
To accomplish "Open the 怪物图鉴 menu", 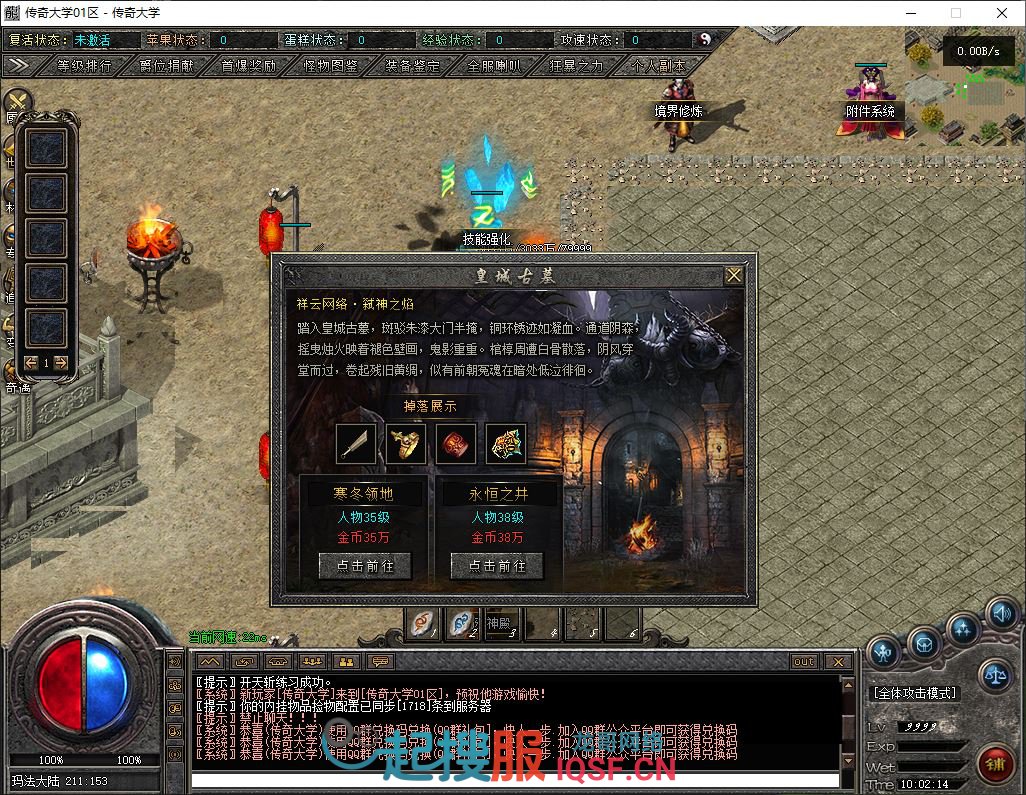I will tap(330, 65).
